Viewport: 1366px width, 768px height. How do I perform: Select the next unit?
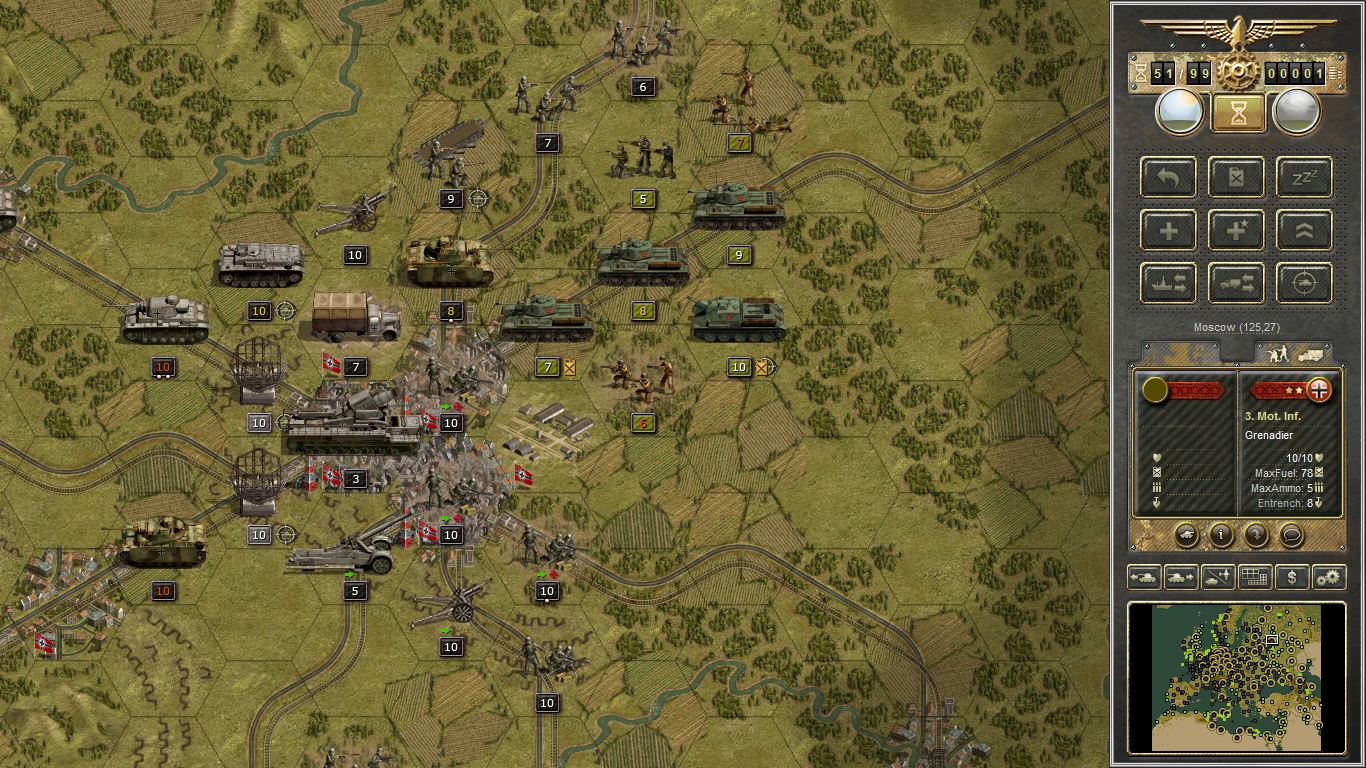click(x=1180, y=577)
